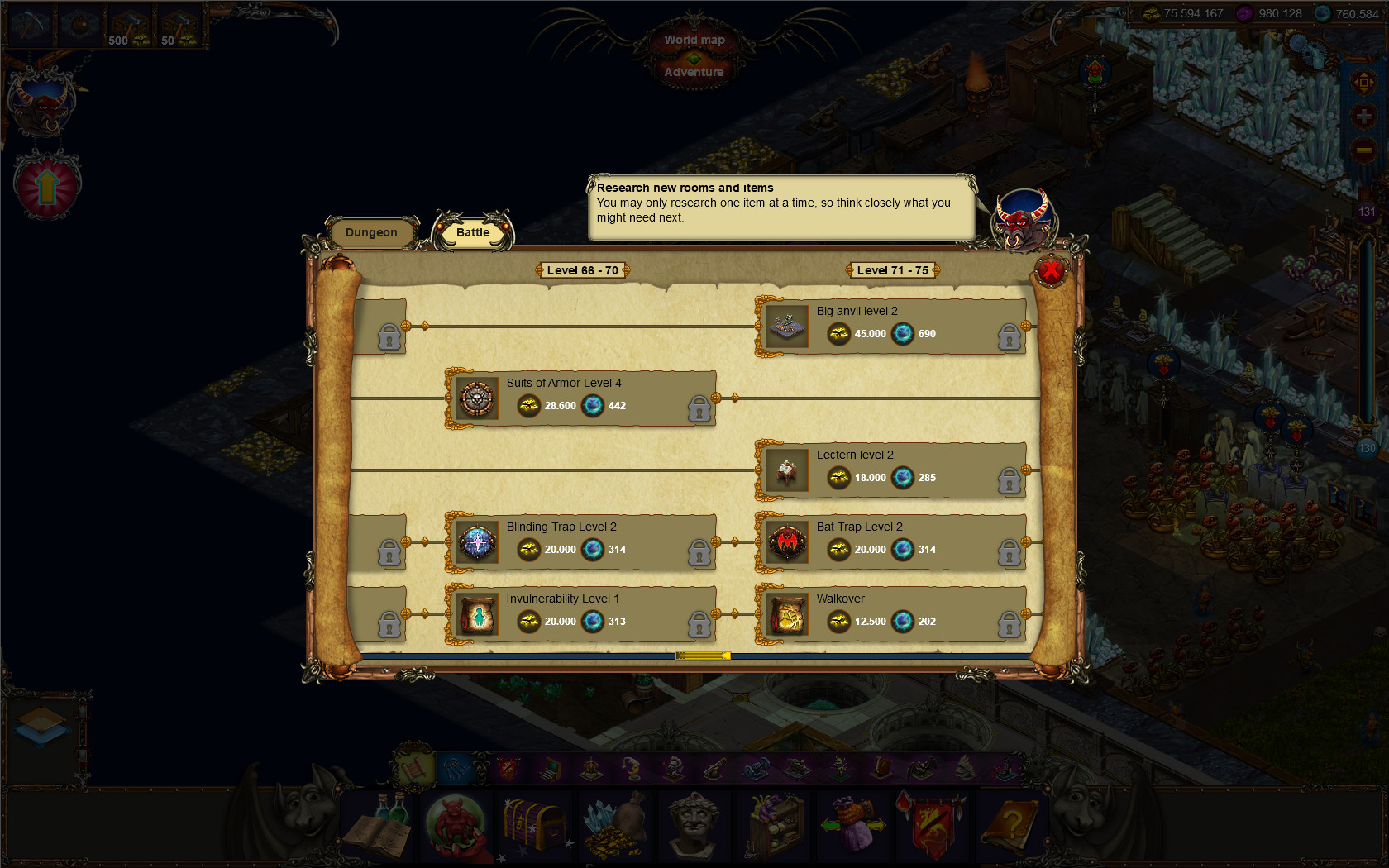The image size is (1389, 868).
Task: Click the crystals and gold resources icon
Action: pyautogui.click(x=613, y=827)
